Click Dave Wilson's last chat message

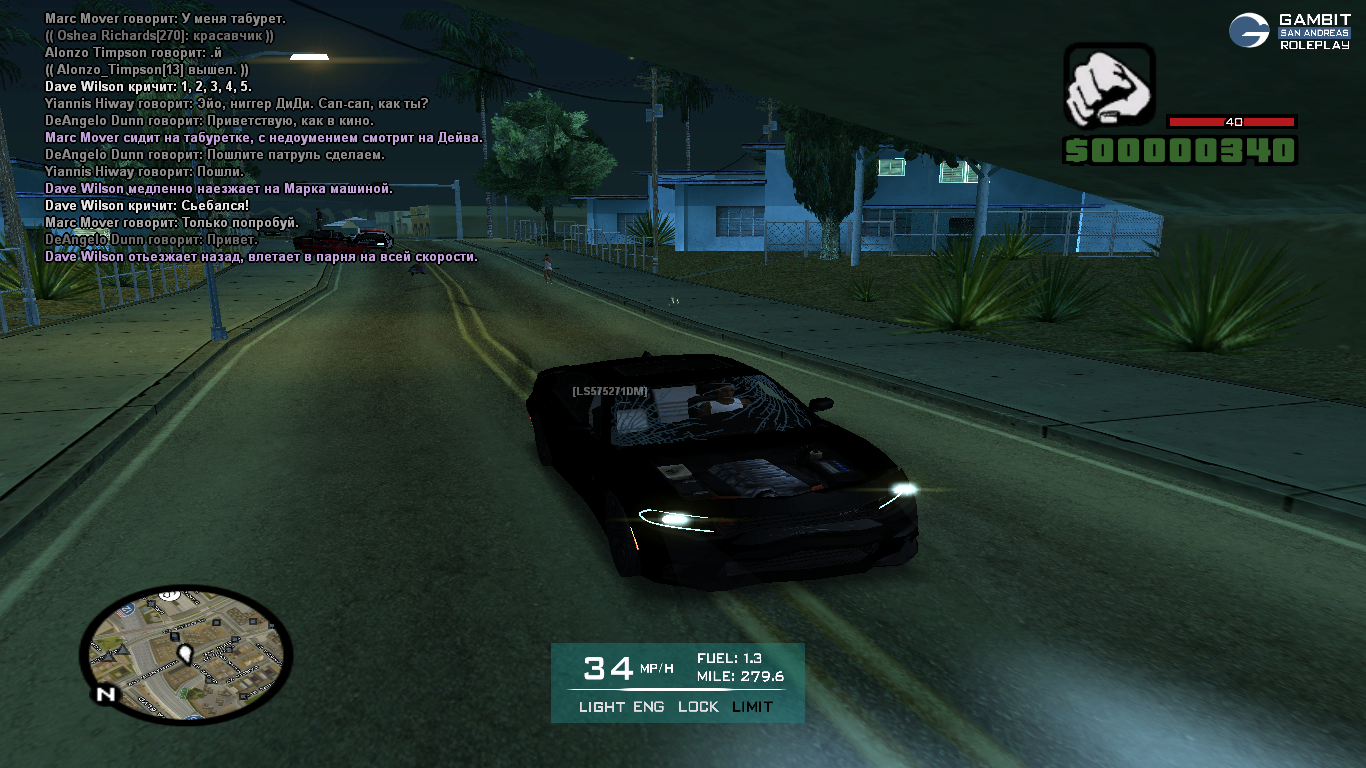(x=261, y=257)
